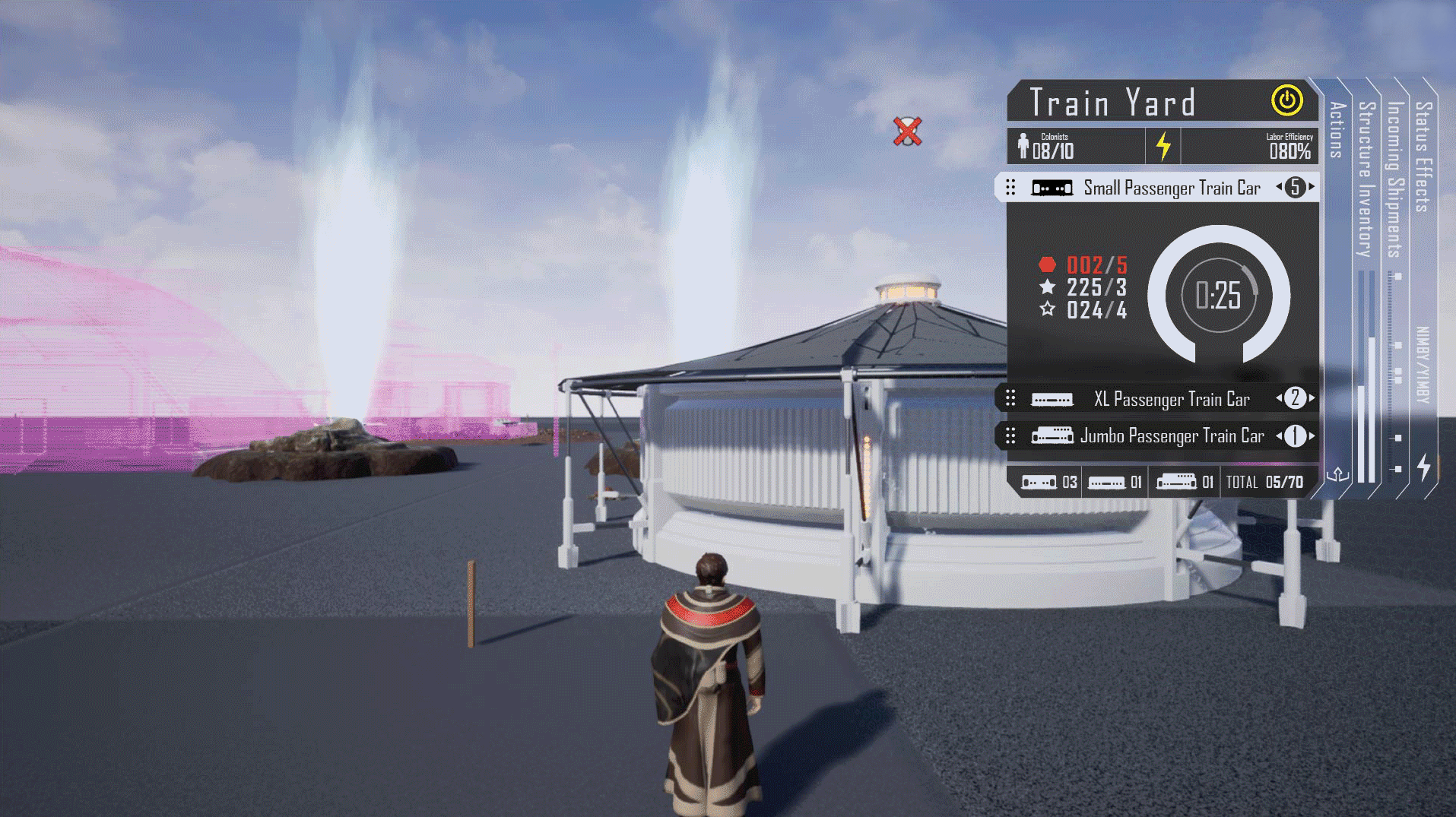
Task: Switch to the Structure Inventory tab
Action: (1366, 179)
